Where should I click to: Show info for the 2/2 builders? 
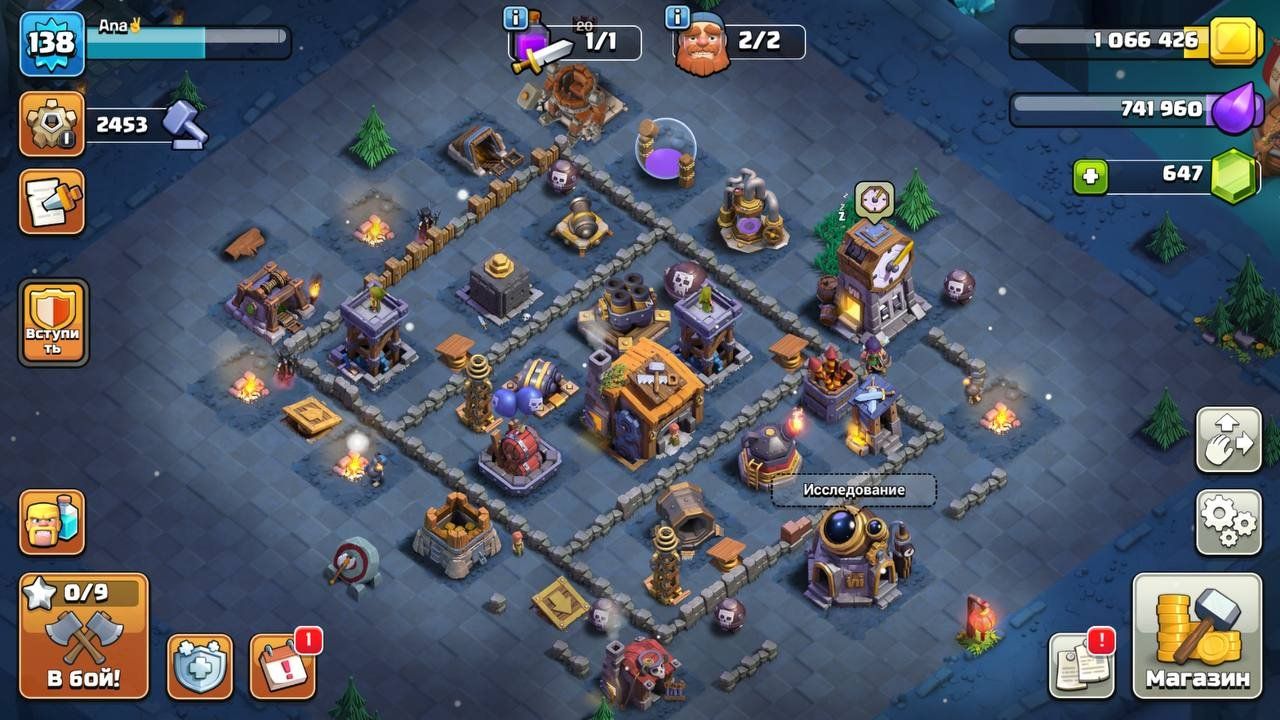677,18
